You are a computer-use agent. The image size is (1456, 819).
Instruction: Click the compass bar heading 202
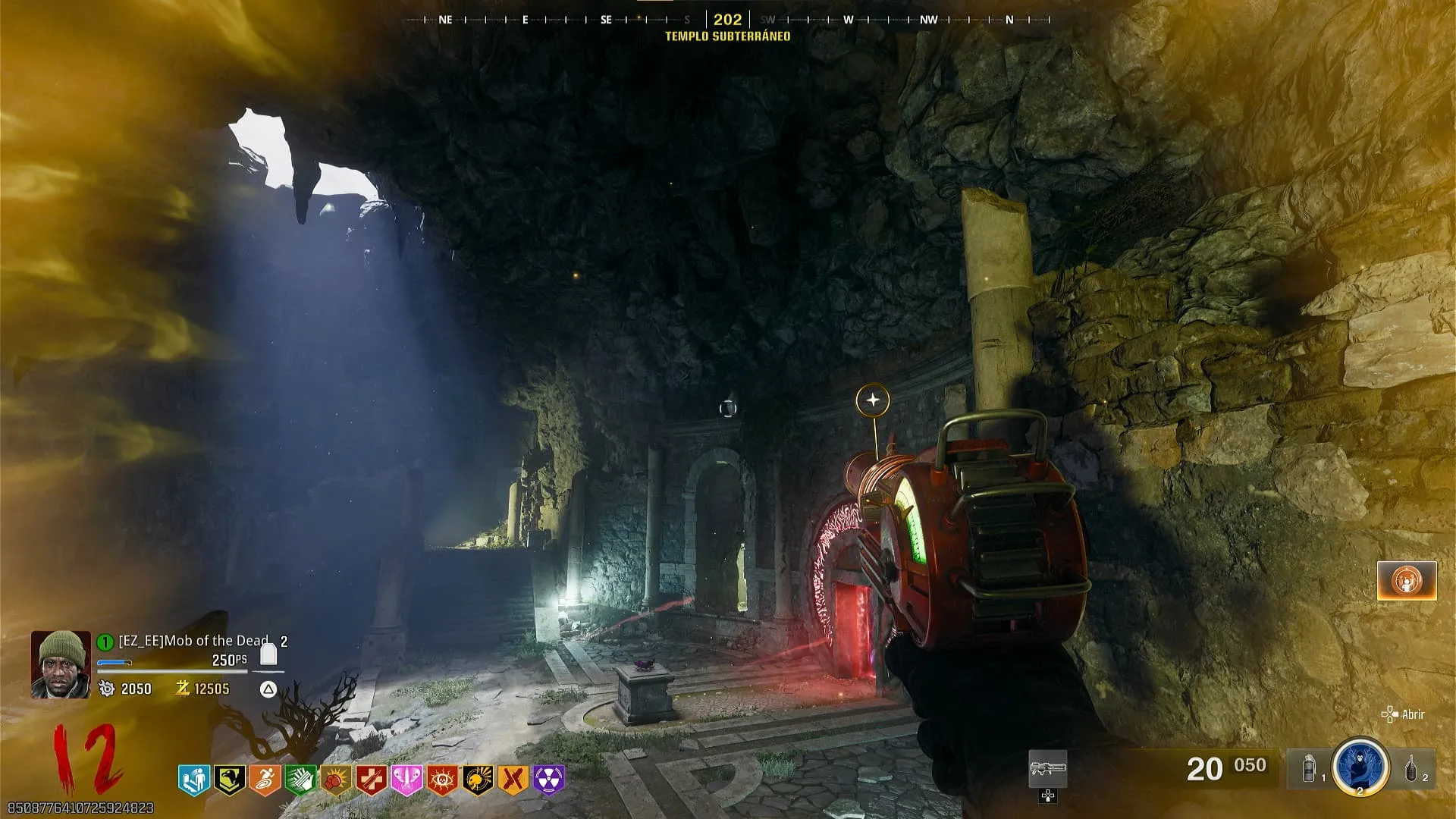[727, 20]
